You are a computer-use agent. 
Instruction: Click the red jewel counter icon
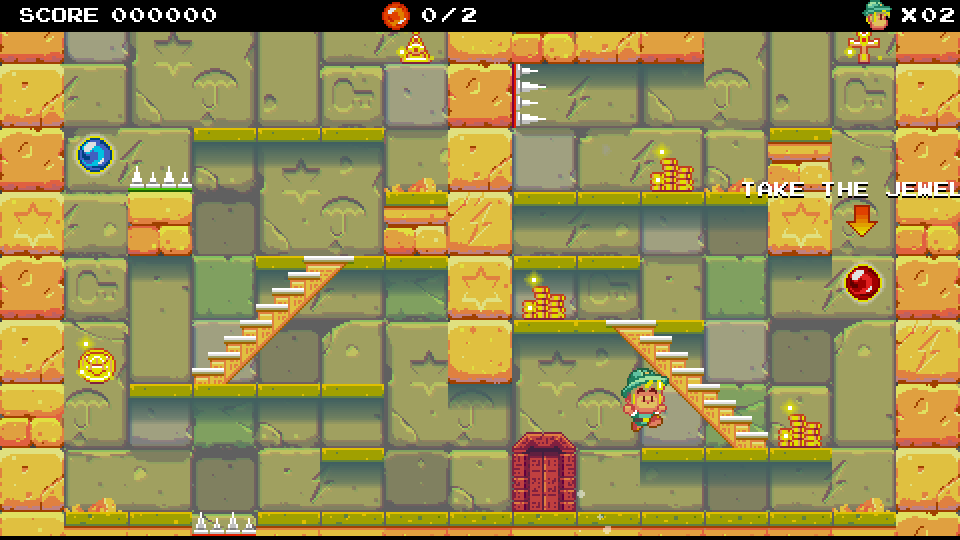(396, 15)
